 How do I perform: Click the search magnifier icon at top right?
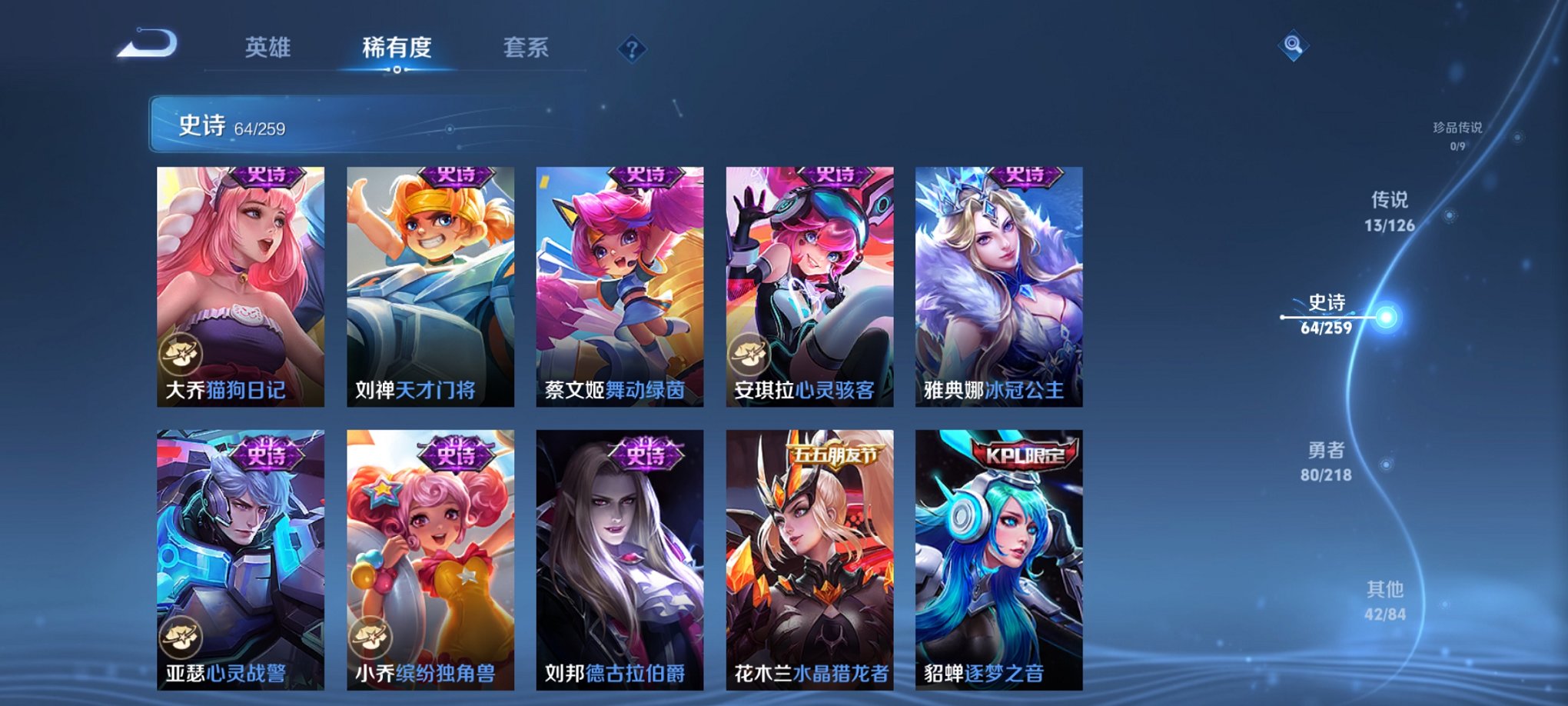[x=1293, y=46]
